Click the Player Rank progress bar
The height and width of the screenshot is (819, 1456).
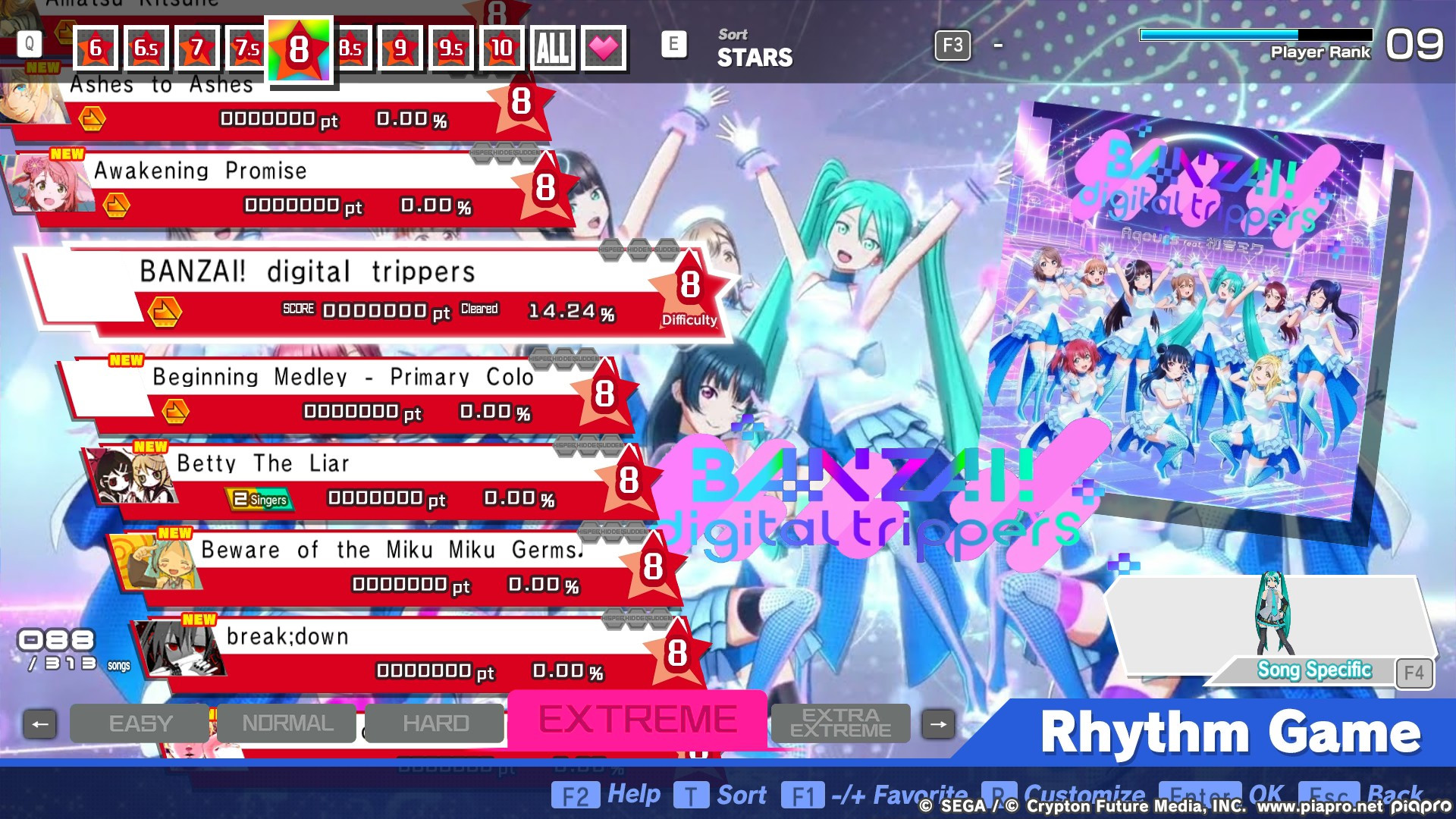[x=1255, y=33]
